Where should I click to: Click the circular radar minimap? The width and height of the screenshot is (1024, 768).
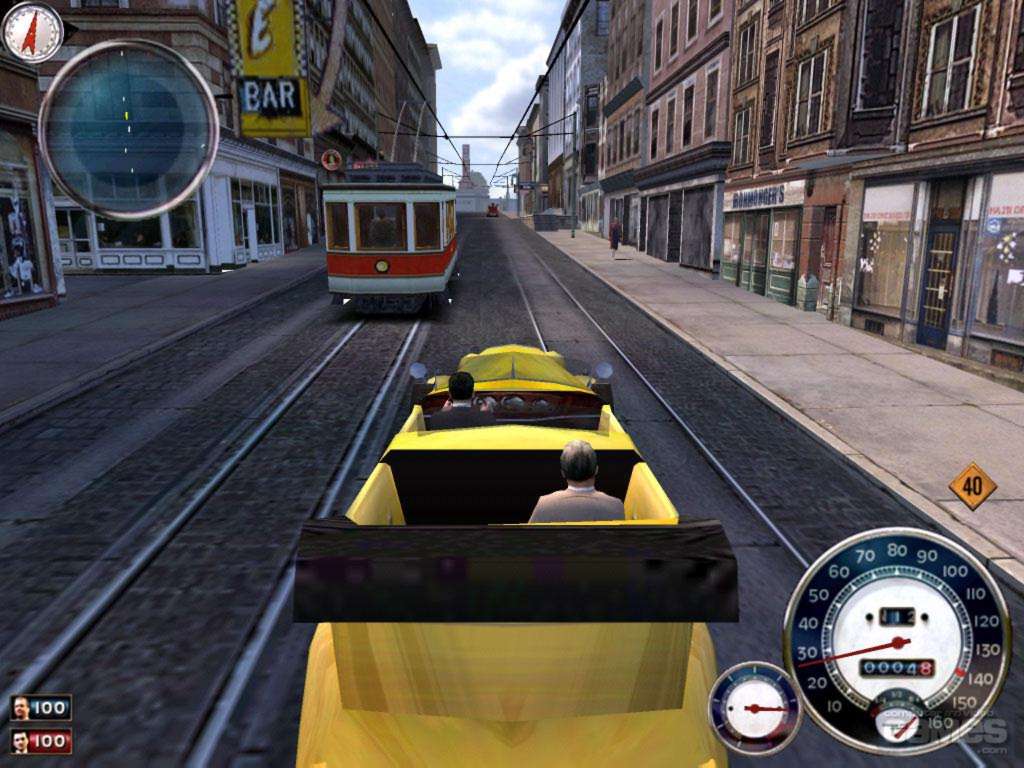click(x=129, y=129)
